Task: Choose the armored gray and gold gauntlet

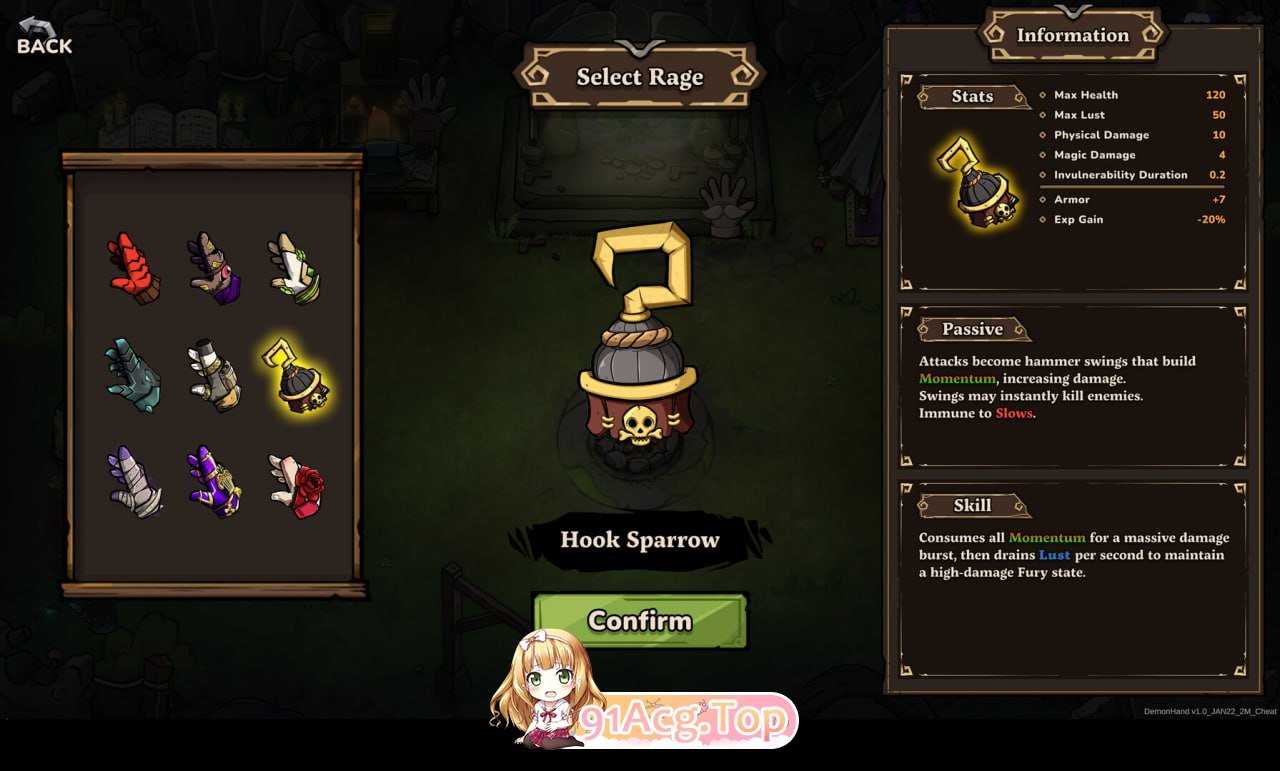Action: [214, 375]
